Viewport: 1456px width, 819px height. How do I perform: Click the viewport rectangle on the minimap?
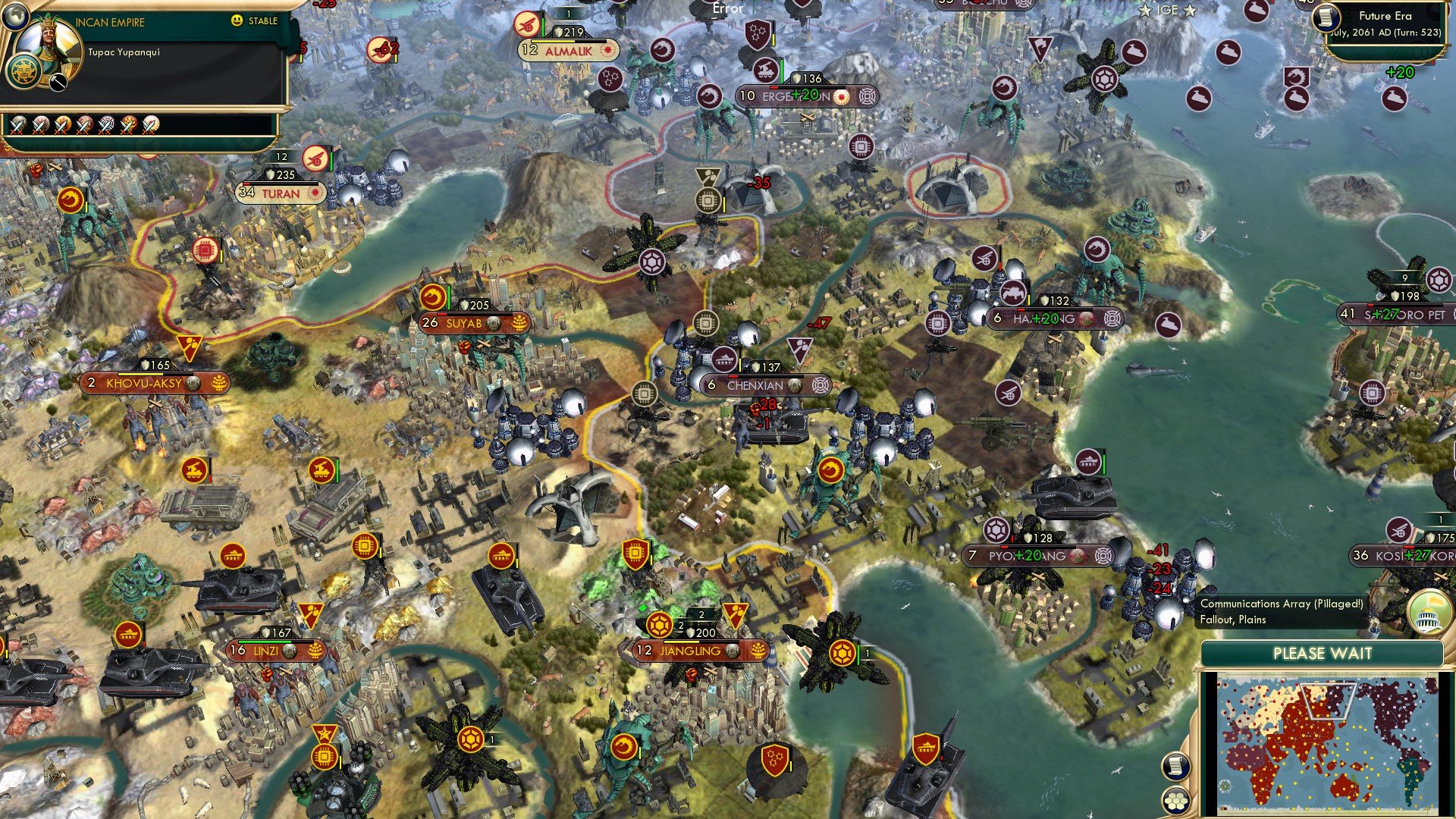pos(1330,701)
